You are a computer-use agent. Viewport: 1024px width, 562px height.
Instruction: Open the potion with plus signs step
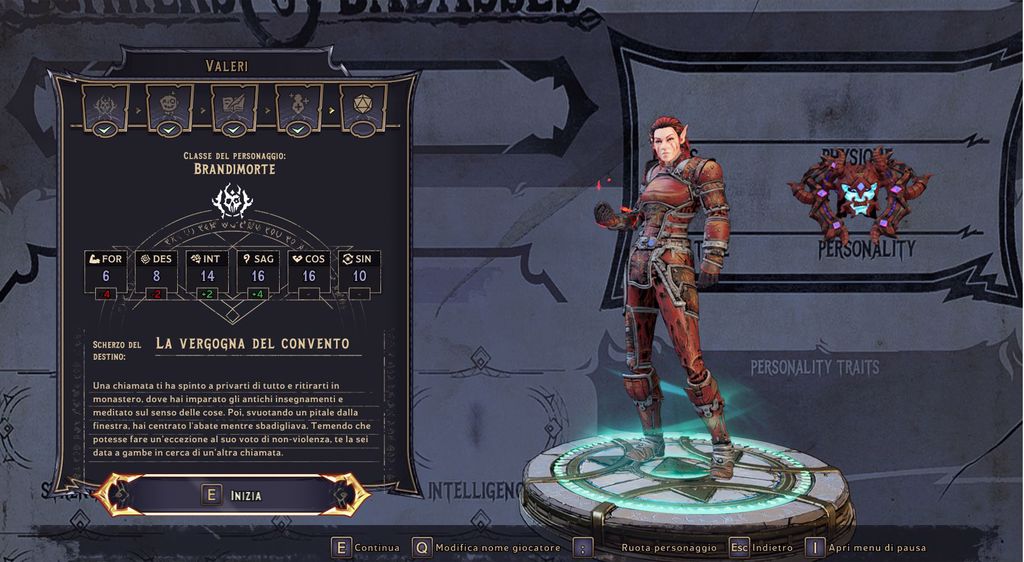tap(298, 105)
